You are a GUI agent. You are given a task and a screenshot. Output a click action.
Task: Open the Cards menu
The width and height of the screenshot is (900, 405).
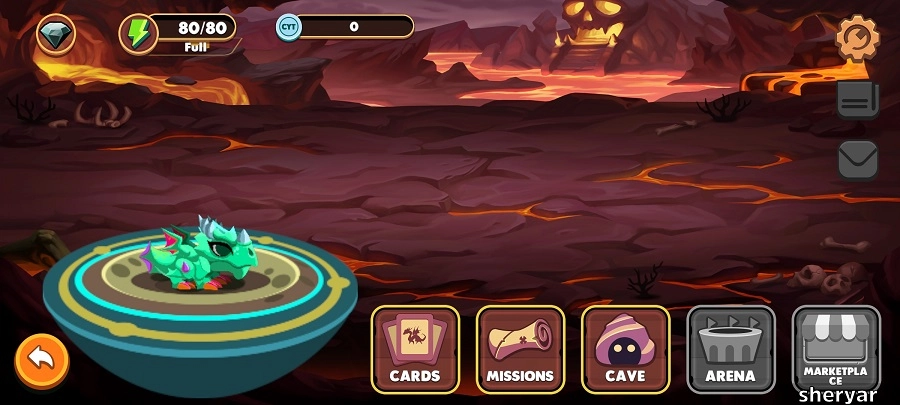click(415, 348)
